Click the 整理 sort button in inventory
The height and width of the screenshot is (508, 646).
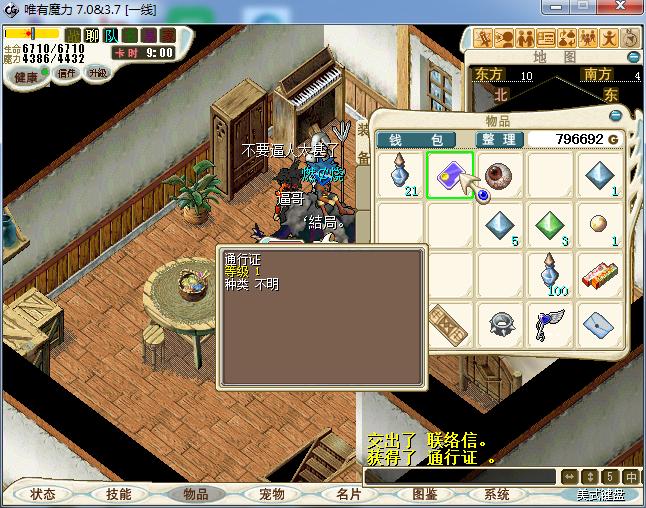(x=498, y=139)
